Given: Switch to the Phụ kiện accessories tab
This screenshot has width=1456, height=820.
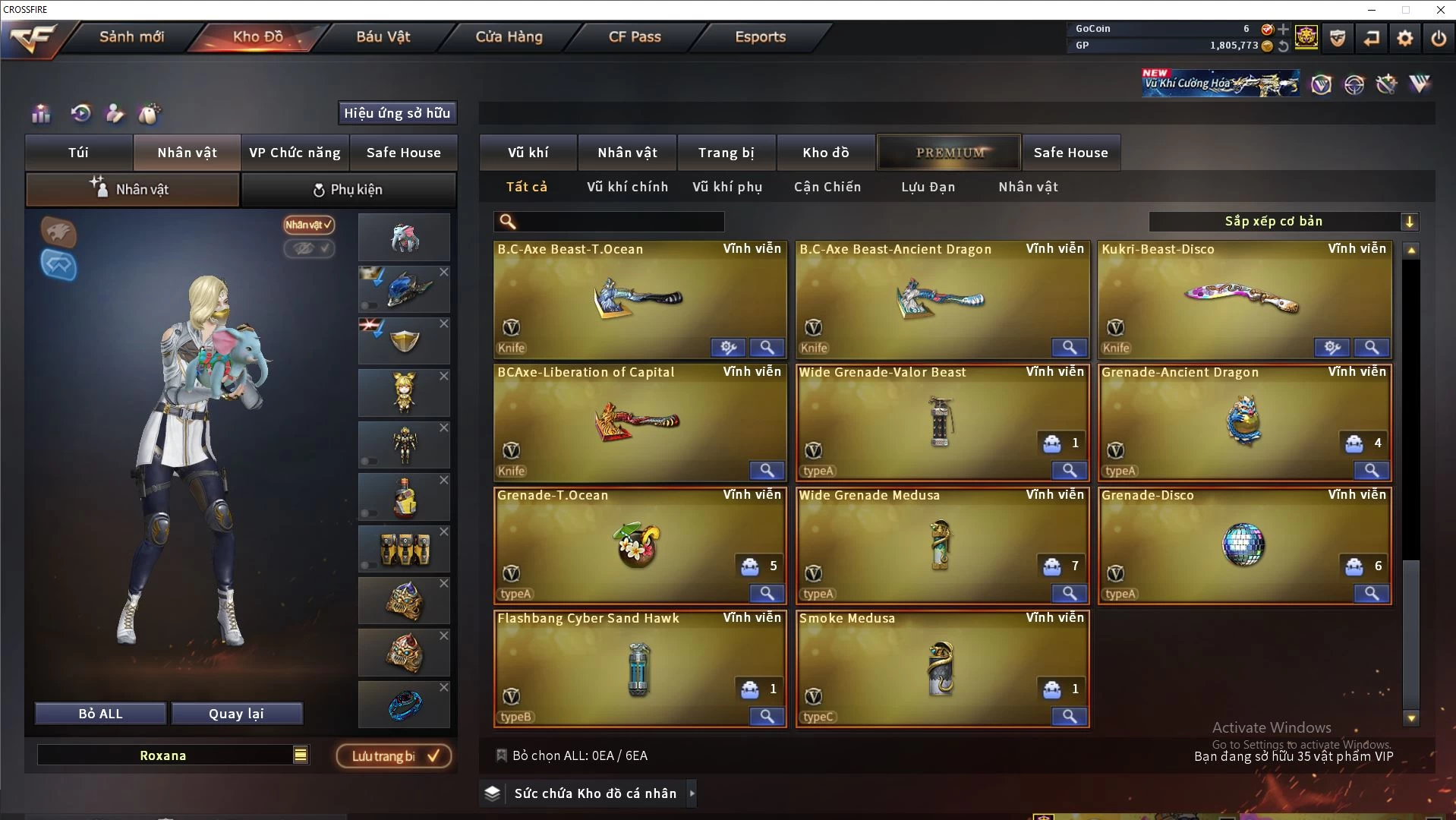Looking at the screenshot, I should 348,190.
